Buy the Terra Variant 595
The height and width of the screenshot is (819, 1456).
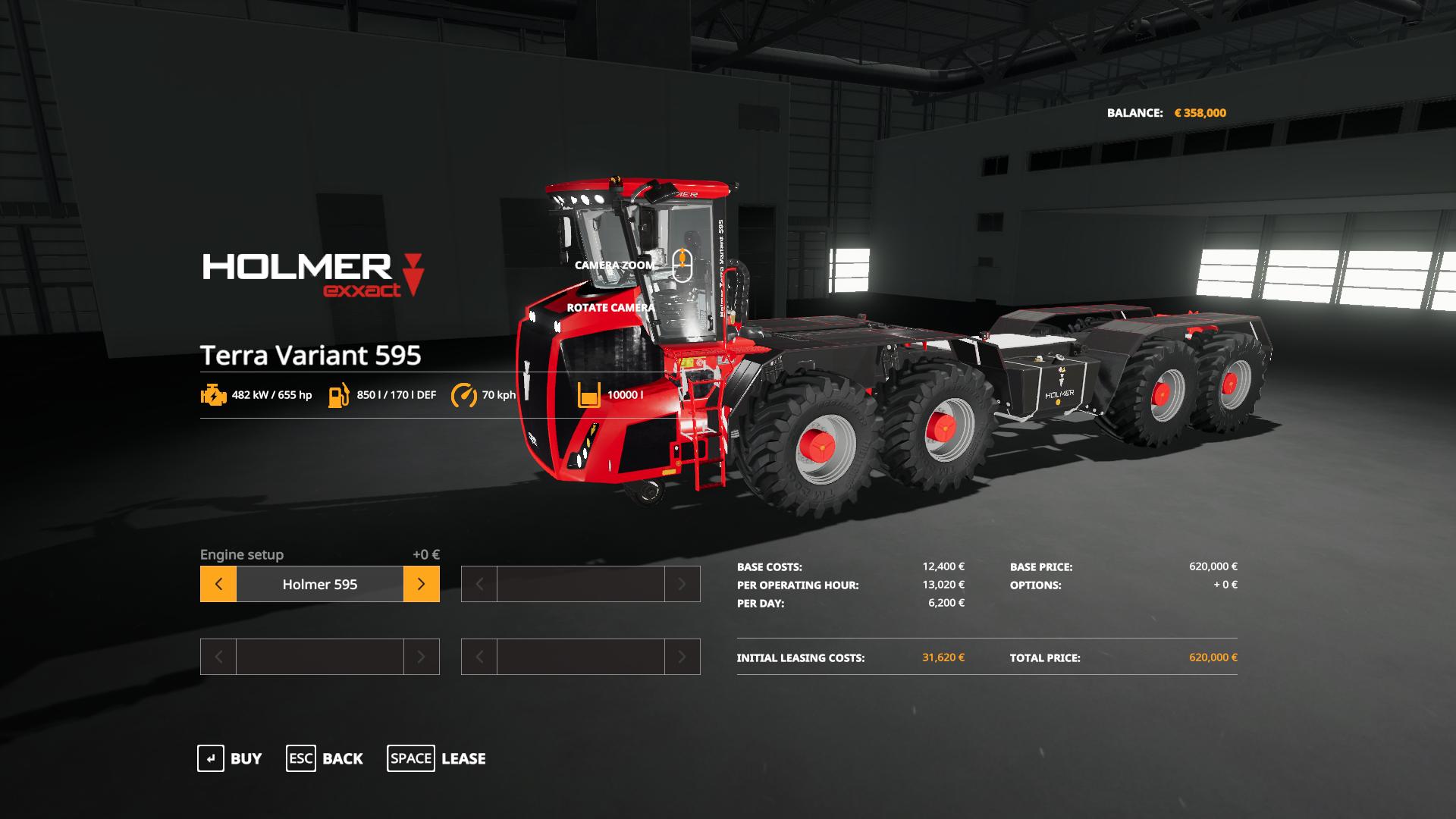(x=230, y=758)
